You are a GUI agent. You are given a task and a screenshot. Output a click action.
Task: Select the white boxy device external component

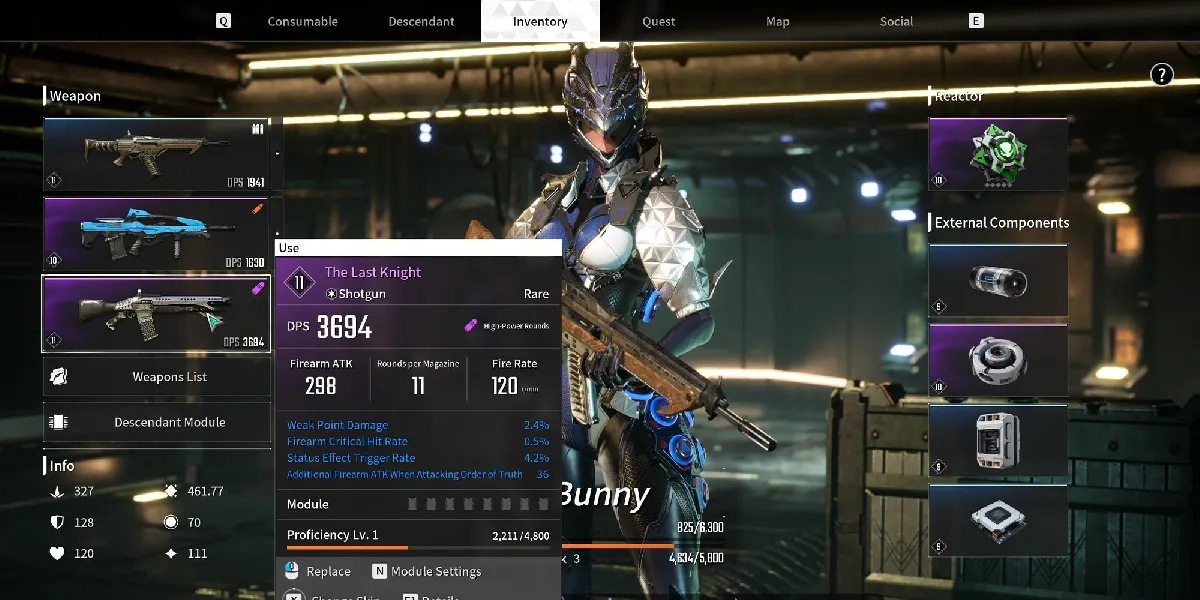coord(998,441)
